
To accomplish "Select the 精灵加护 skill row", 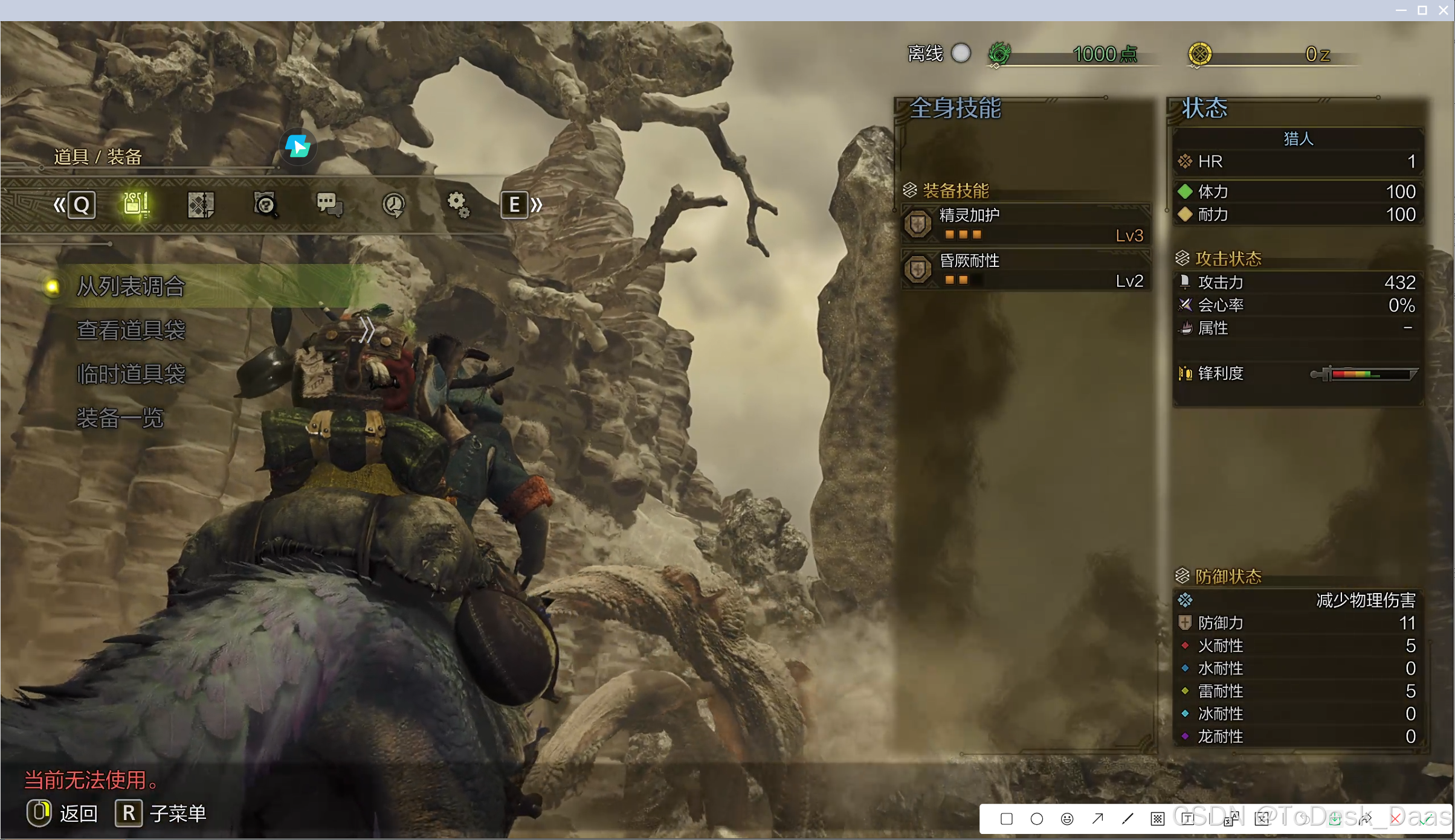I will coord(1026,224).
